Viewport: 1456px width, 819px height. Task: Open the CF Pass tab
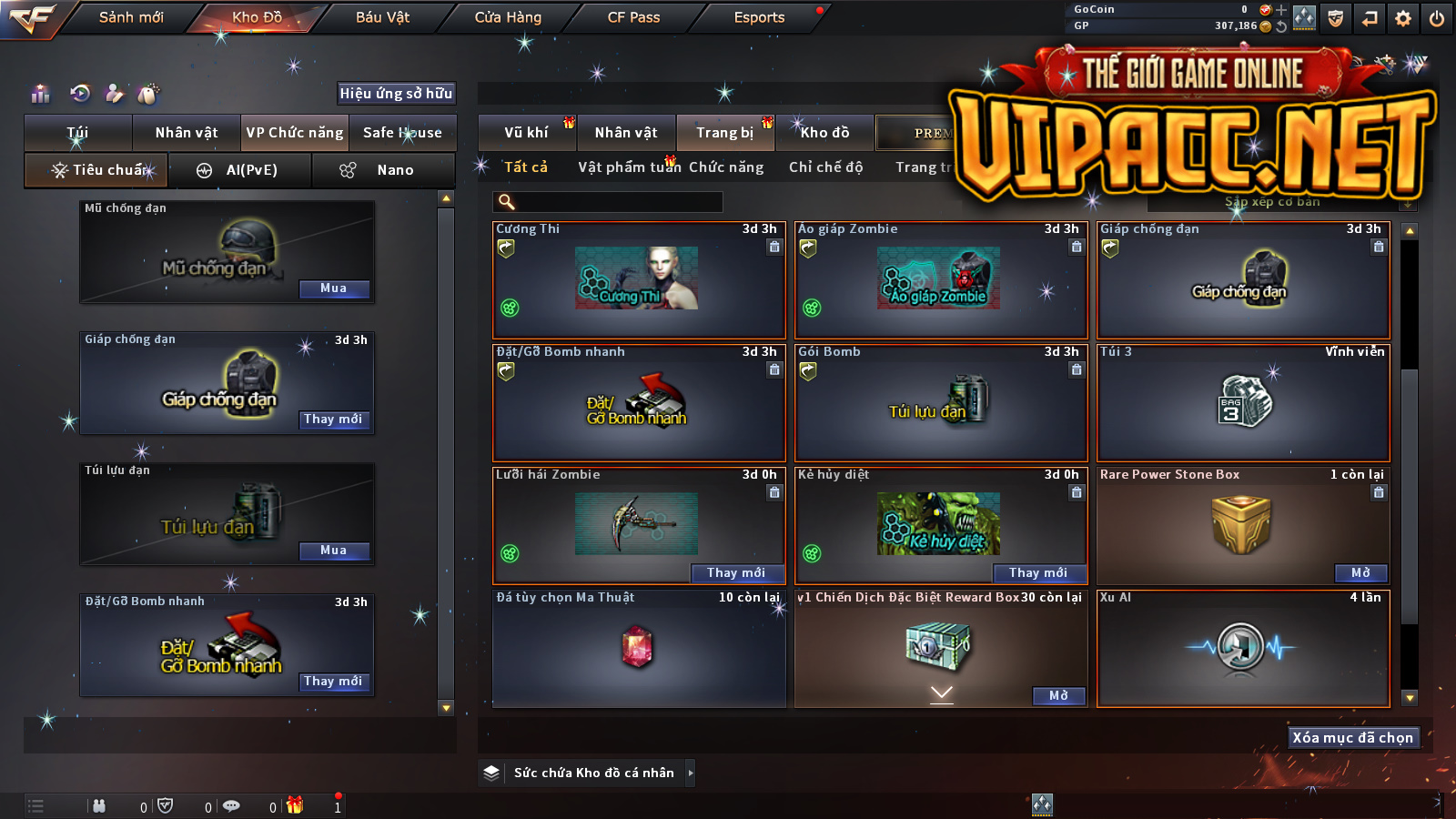coord(633,17)
